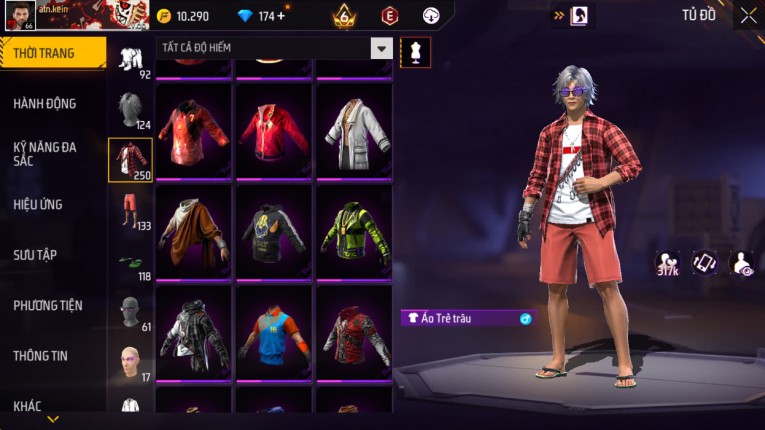Click the eye icon beside the character
The image size is (765, 430).
(x=742, y=262)
